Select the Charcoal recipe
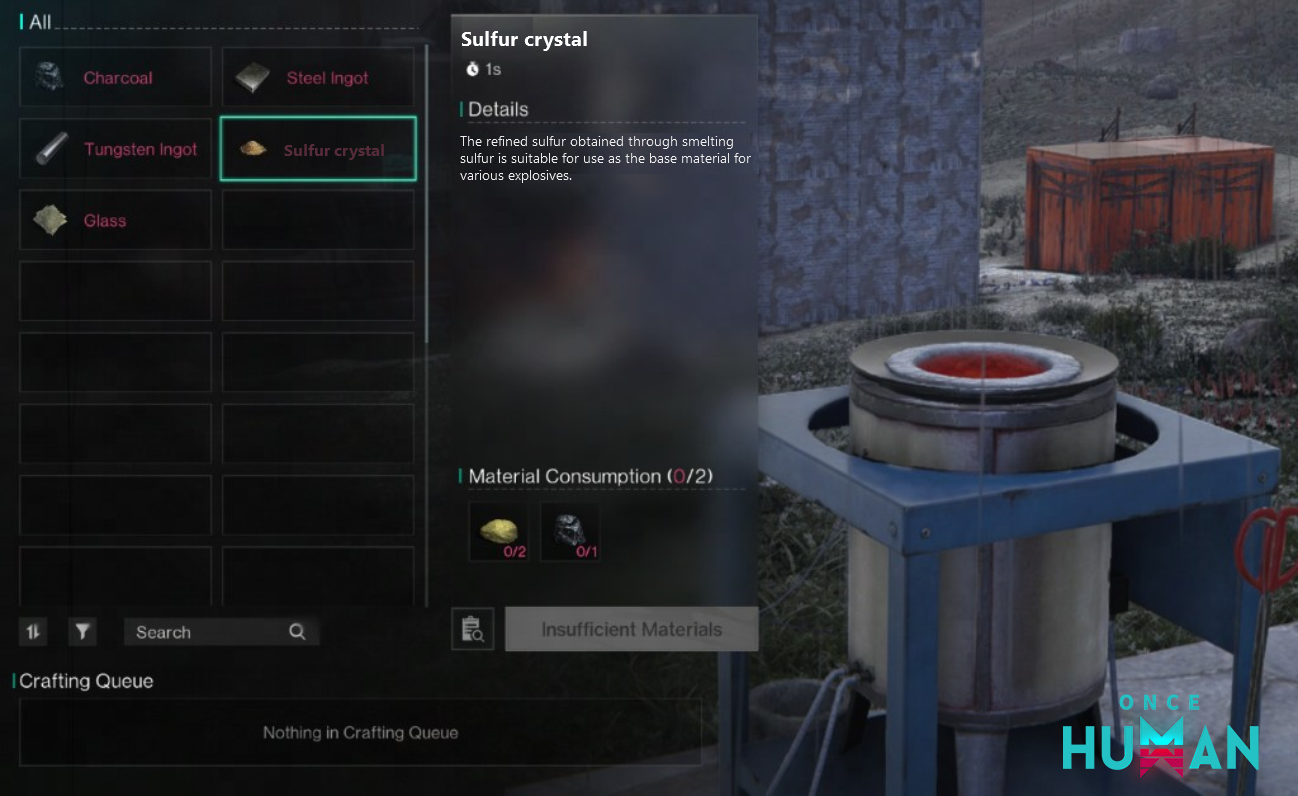 [x=115, y=78]
